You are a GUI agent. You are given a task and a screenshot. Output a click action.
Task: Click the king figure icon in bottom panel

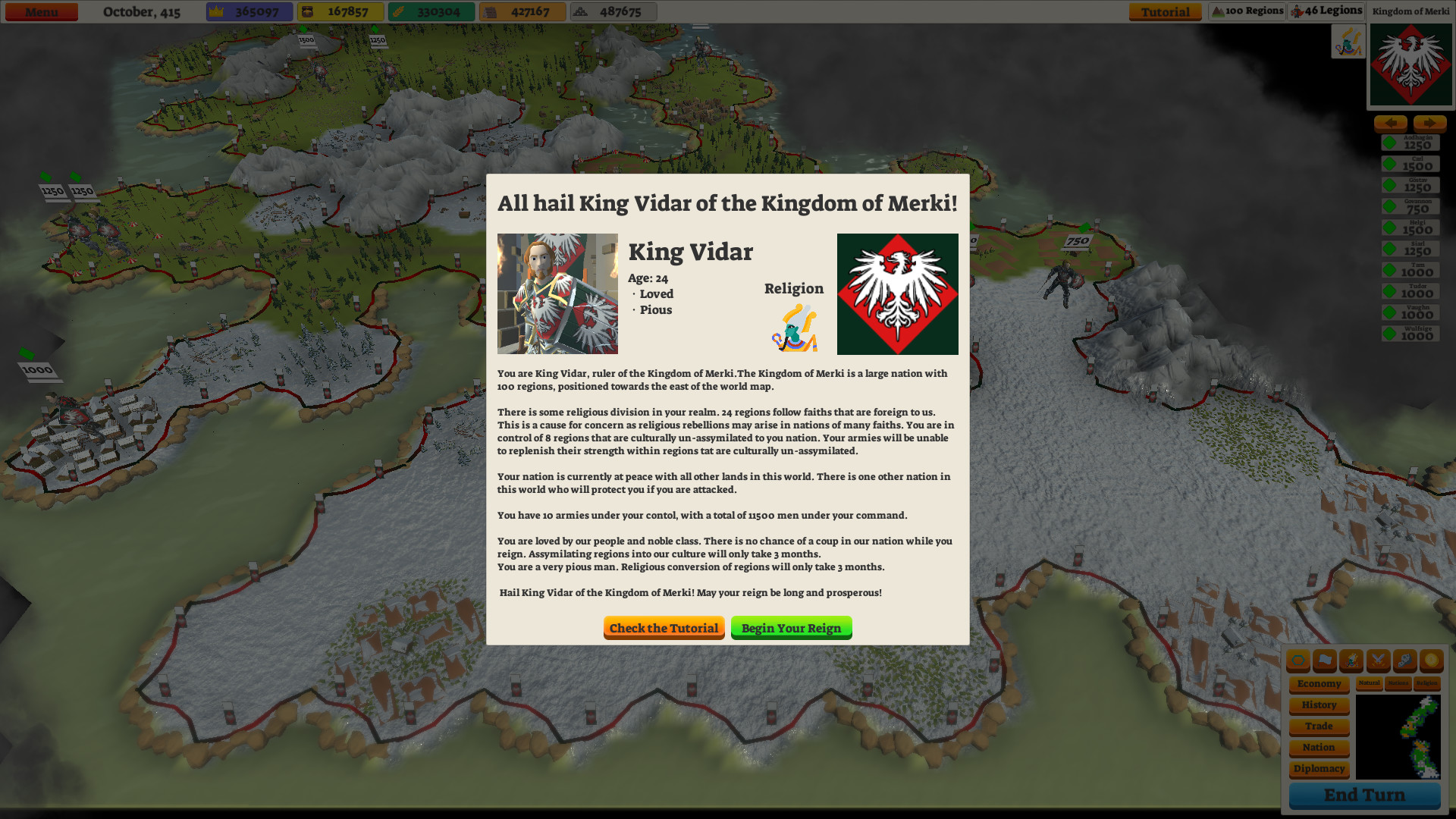[1351, 661]
